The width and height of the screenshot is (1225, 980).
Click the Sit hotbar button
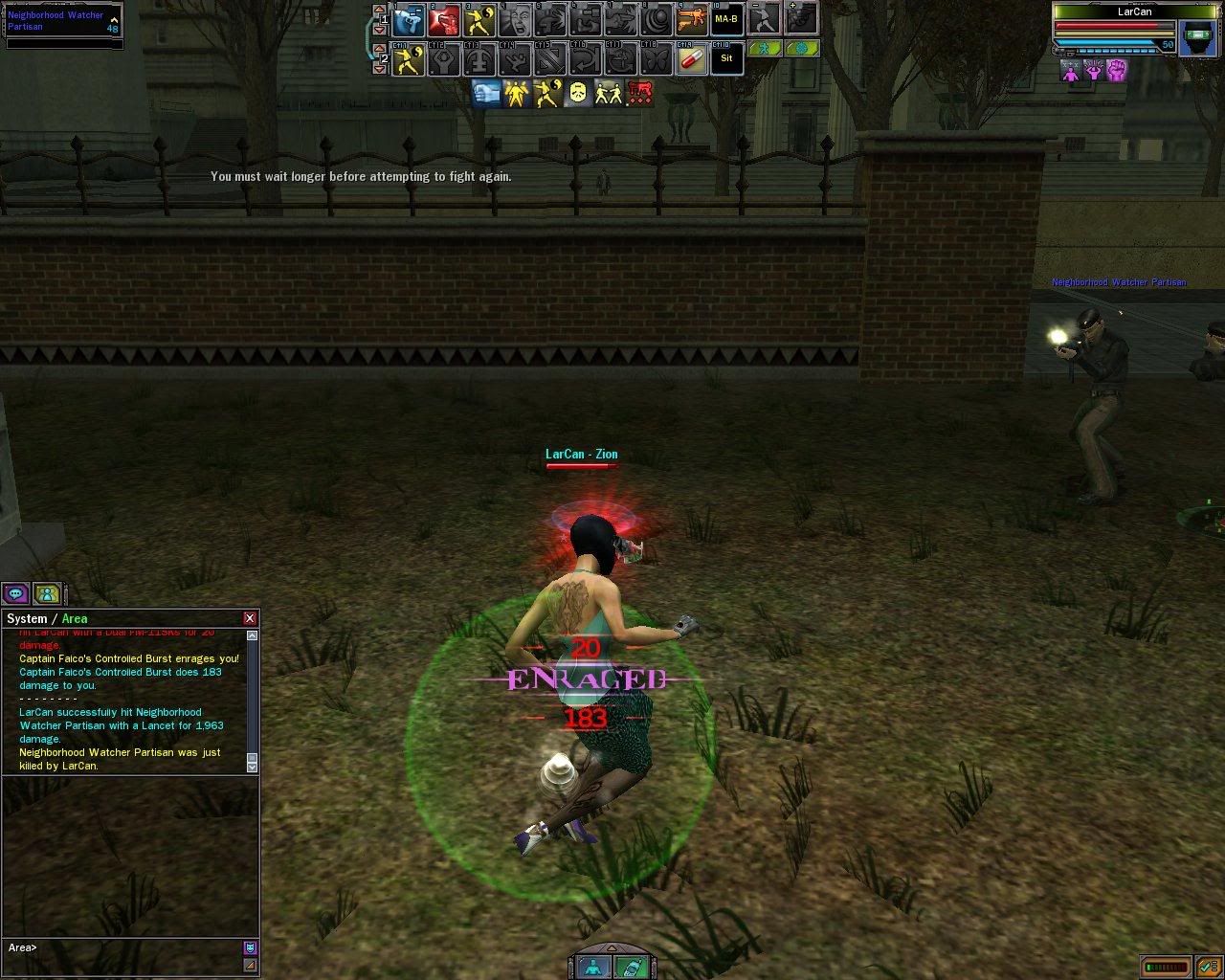tap(726, 59)
